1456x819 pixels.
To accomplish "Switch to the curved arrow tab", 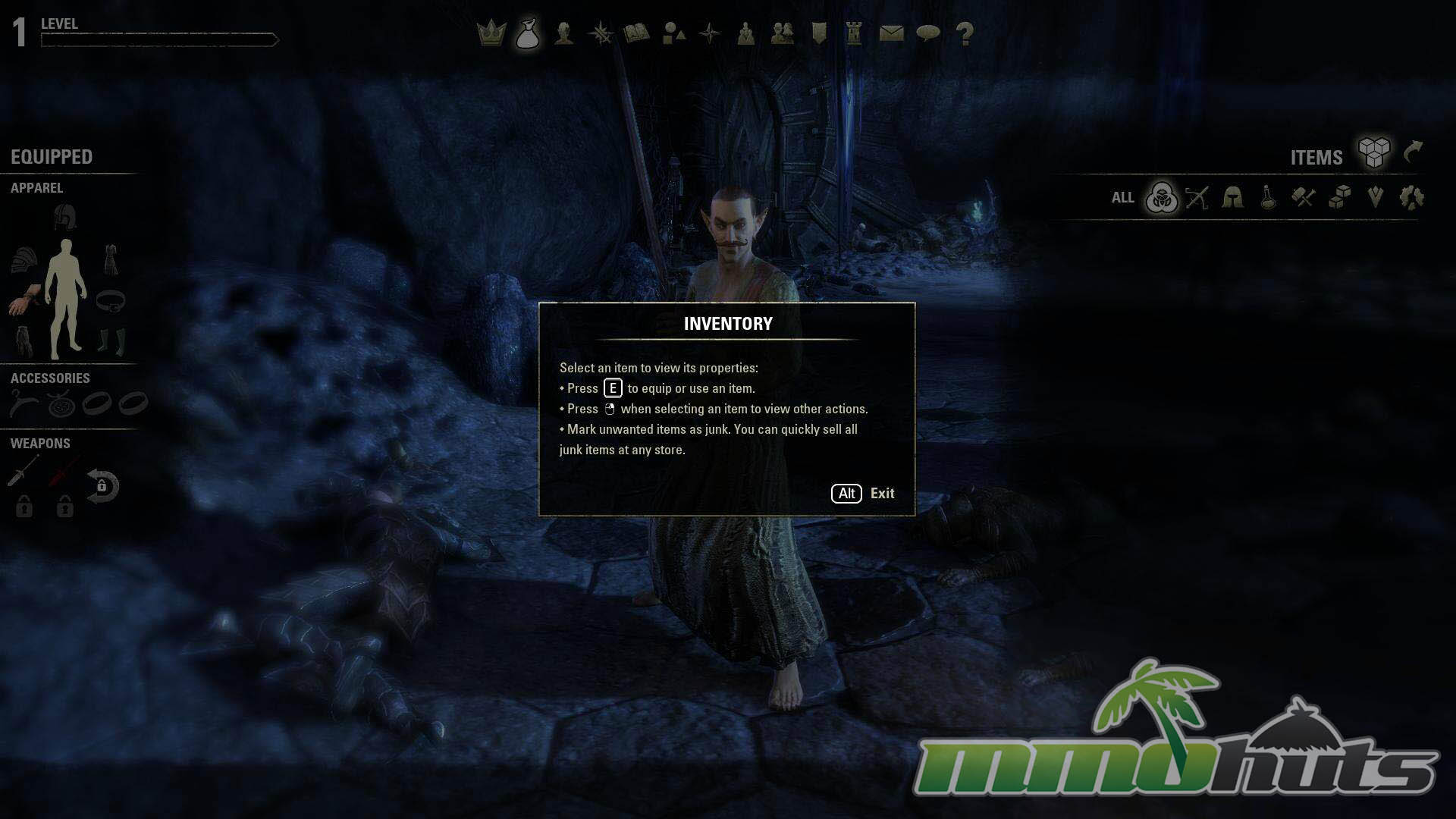I will [1413, 152].
